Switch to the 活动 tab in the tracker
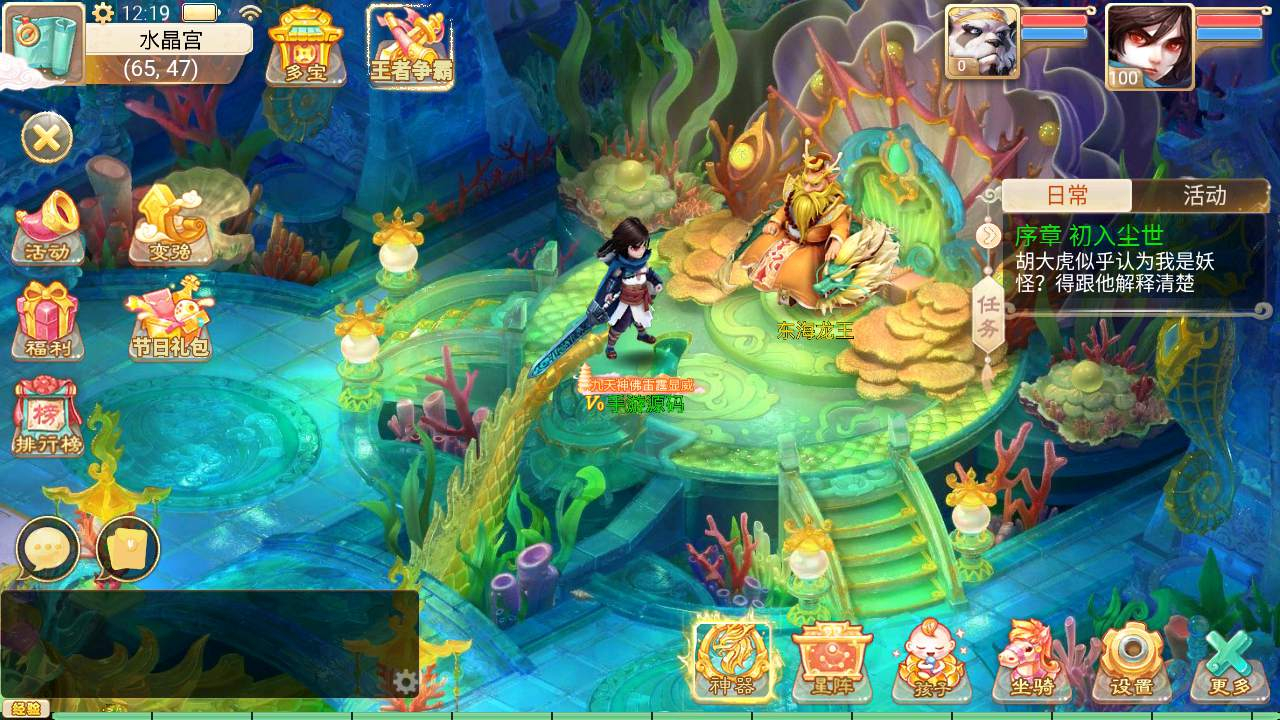The width and height of the screenshot is (1280, 720). pos(1204,195)
